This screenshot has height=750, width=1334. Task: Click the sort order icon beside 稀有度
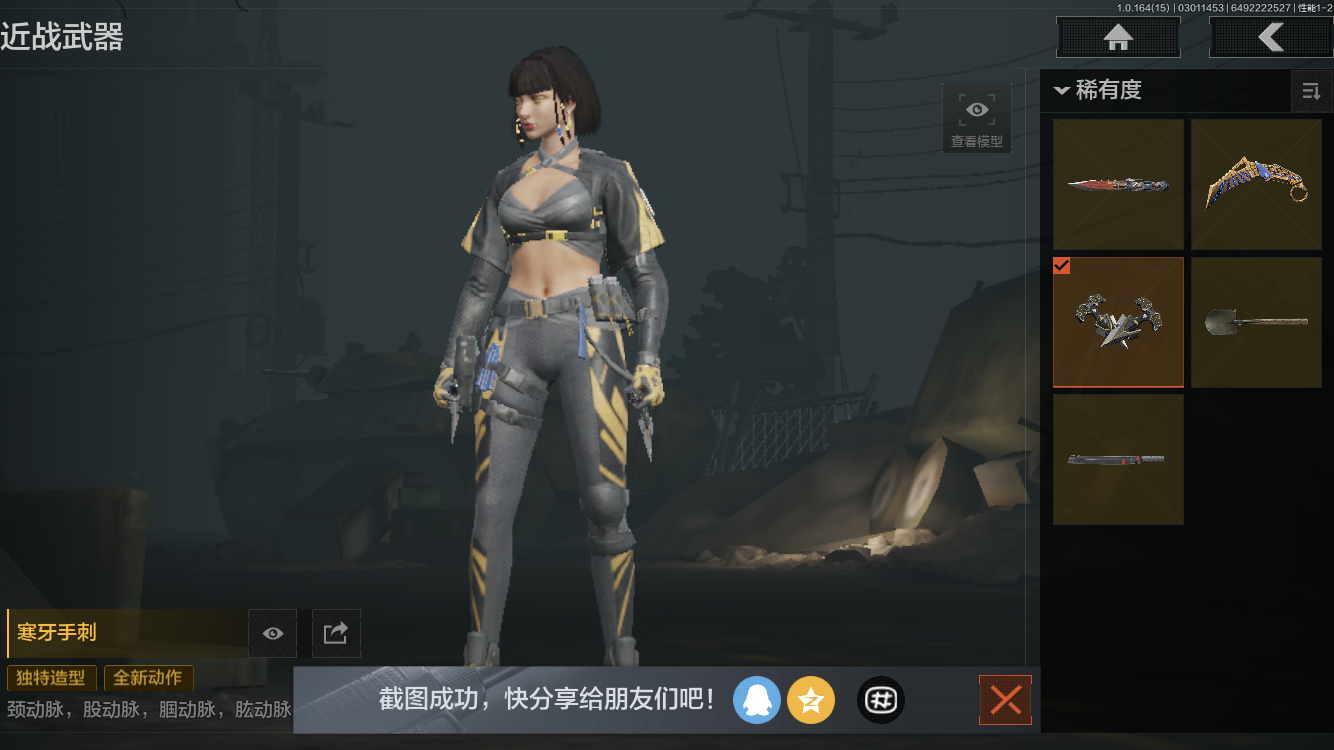click(1311, 91)
